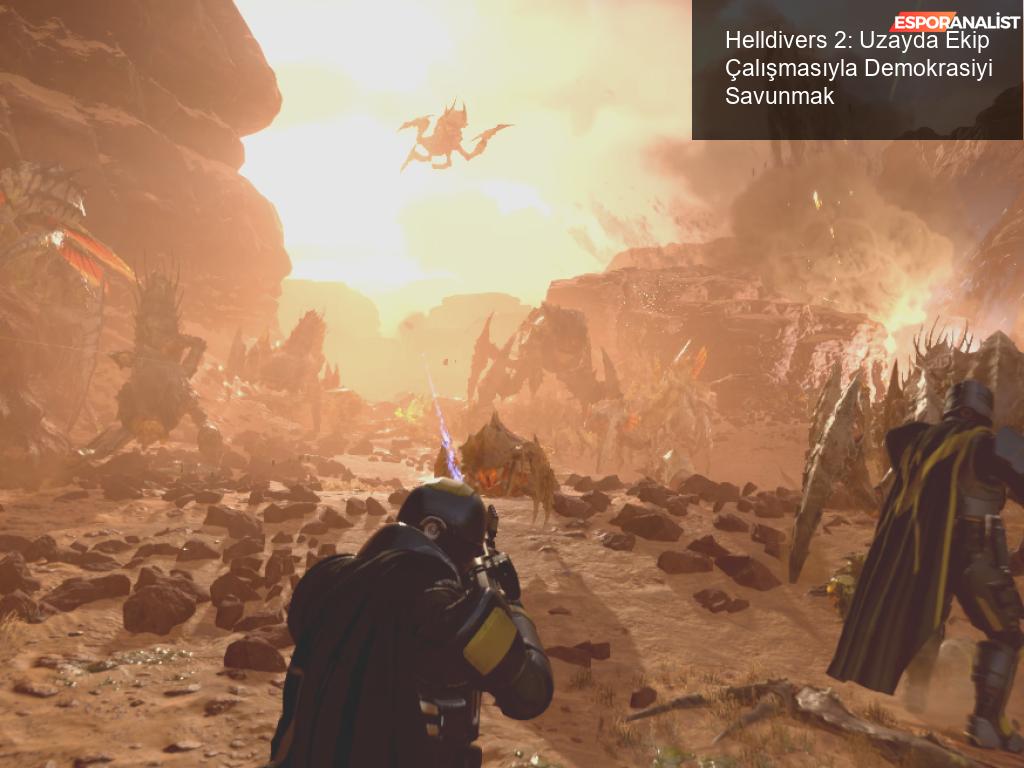Click the ESPORANALIST logo
The width and height of the screenshot is (1024, 768).
(x=954, y=21)
